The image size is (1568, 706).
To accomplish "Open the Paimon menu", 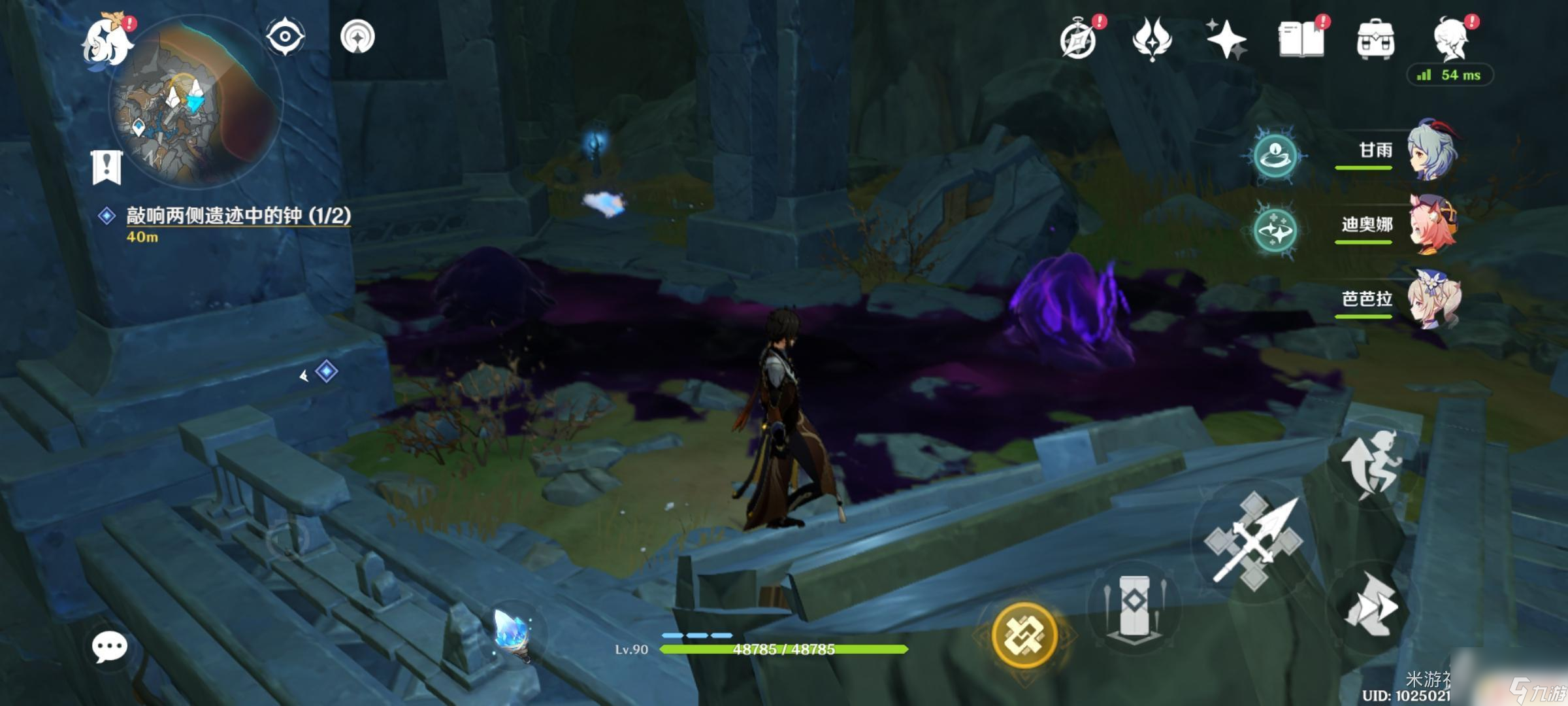I will tap(106, 41).
